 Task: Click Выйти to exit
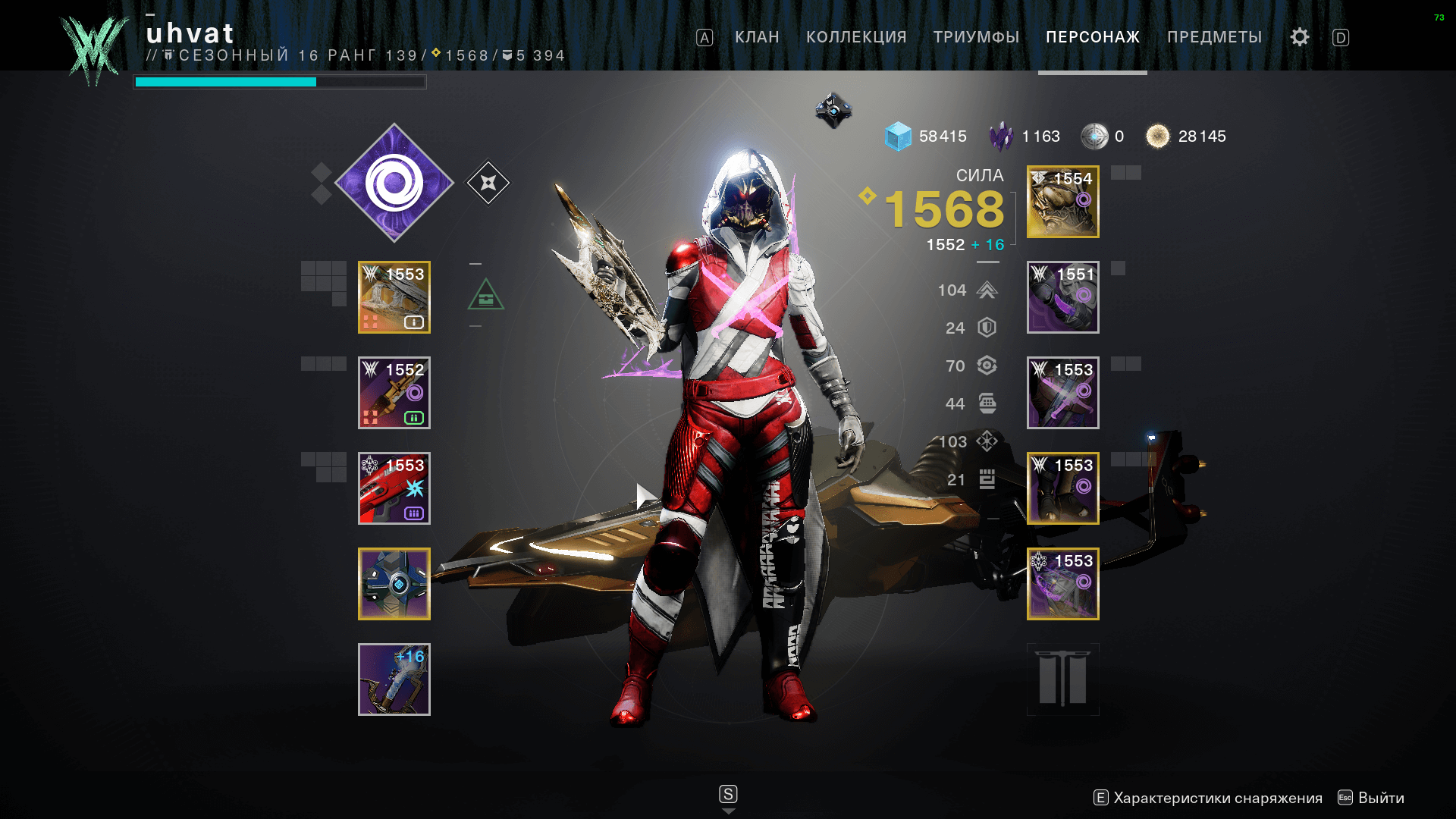pyautogui.click(x=1380, y=798)
